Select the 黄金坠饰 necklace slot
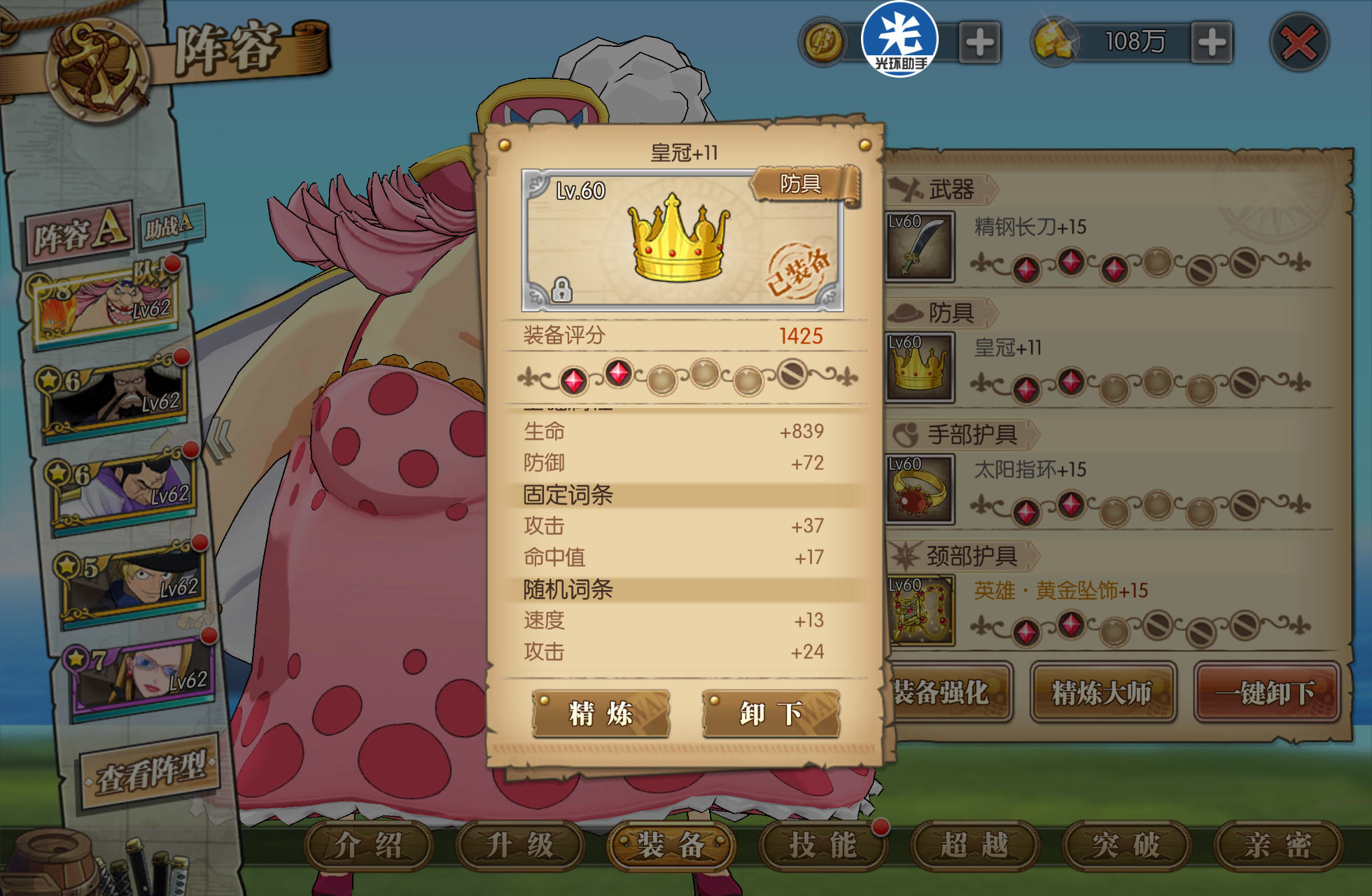 point(919,610)
